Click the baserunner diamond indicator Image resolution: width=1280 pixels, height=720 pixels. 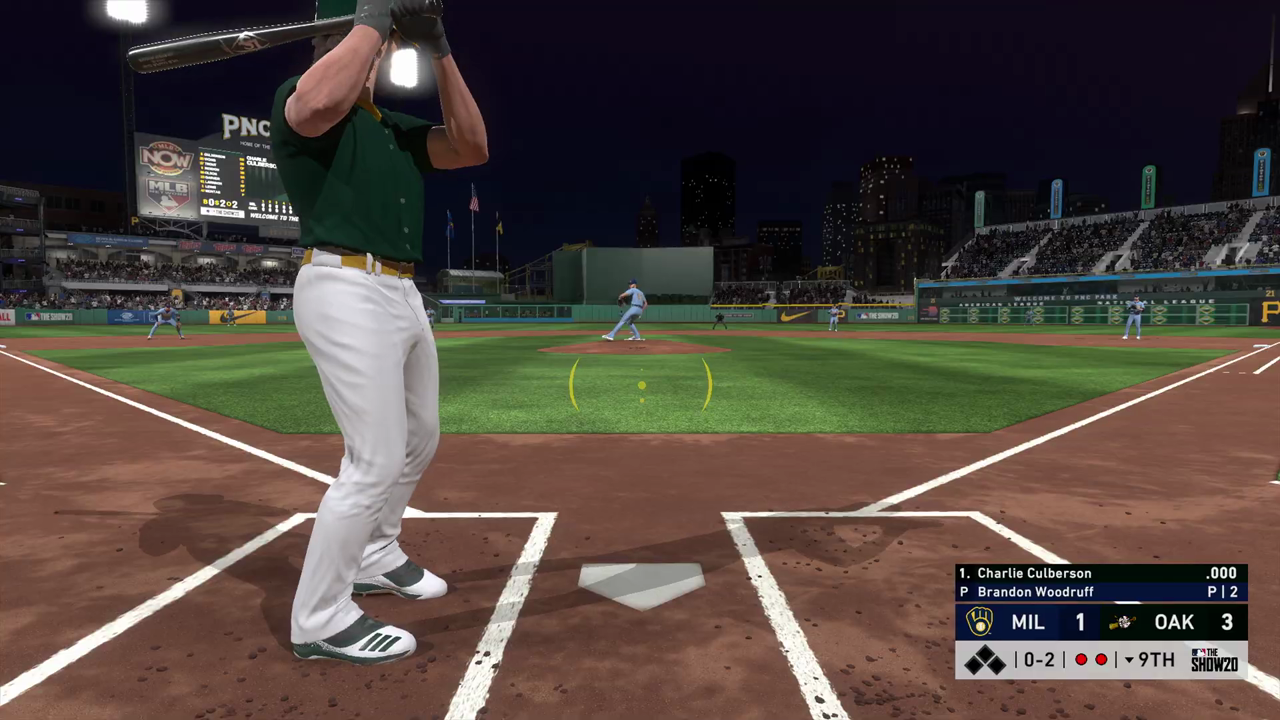point(984,658)
